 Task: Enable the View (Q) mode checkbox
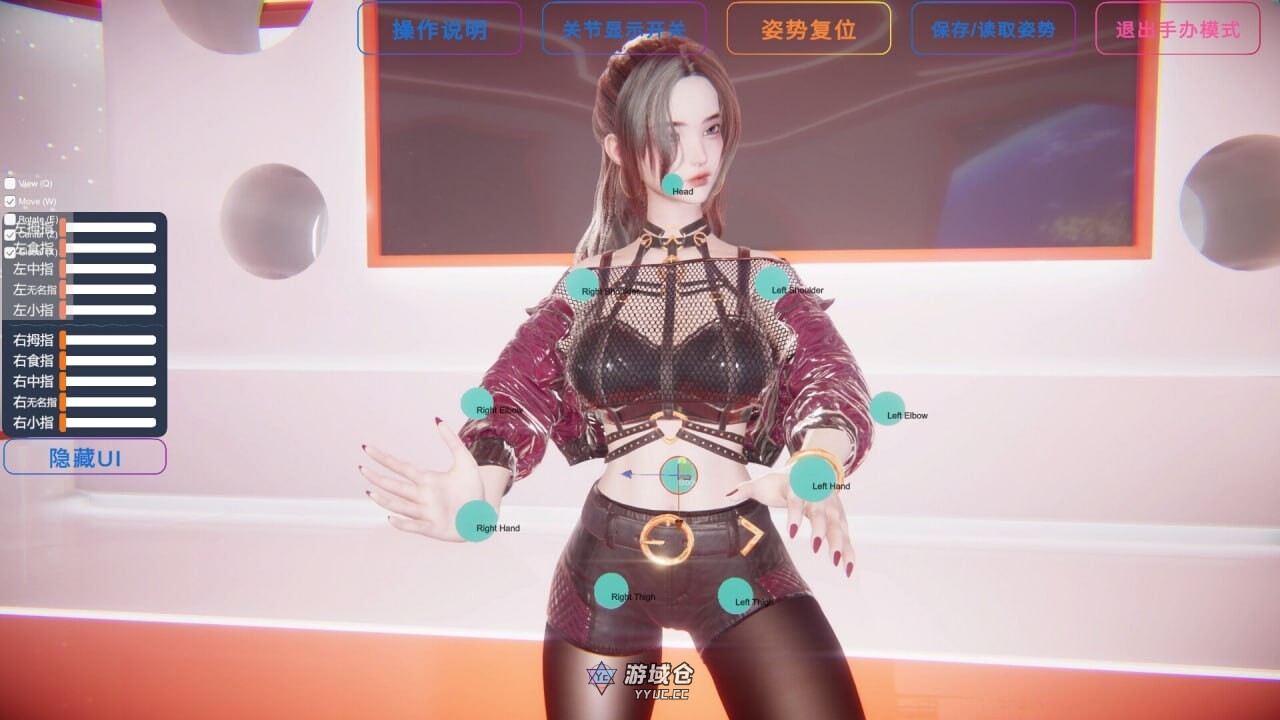click(12, 183)
